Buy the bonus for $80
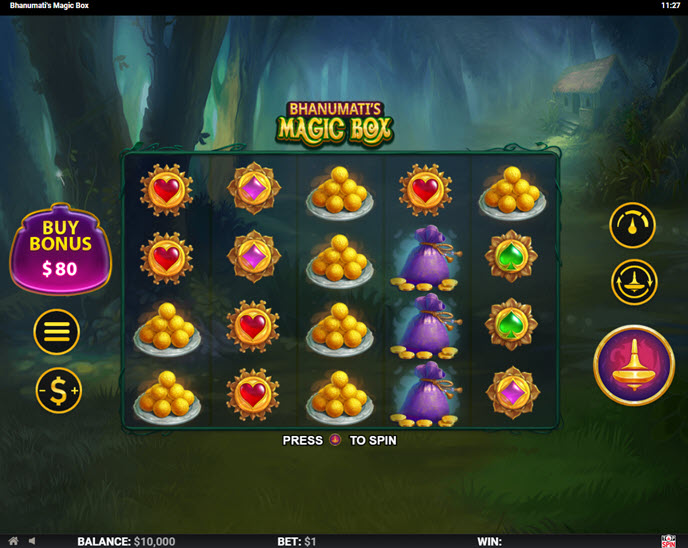Viewport: 688px width, 548px height. pyautogui.click(x=60, y=250)
